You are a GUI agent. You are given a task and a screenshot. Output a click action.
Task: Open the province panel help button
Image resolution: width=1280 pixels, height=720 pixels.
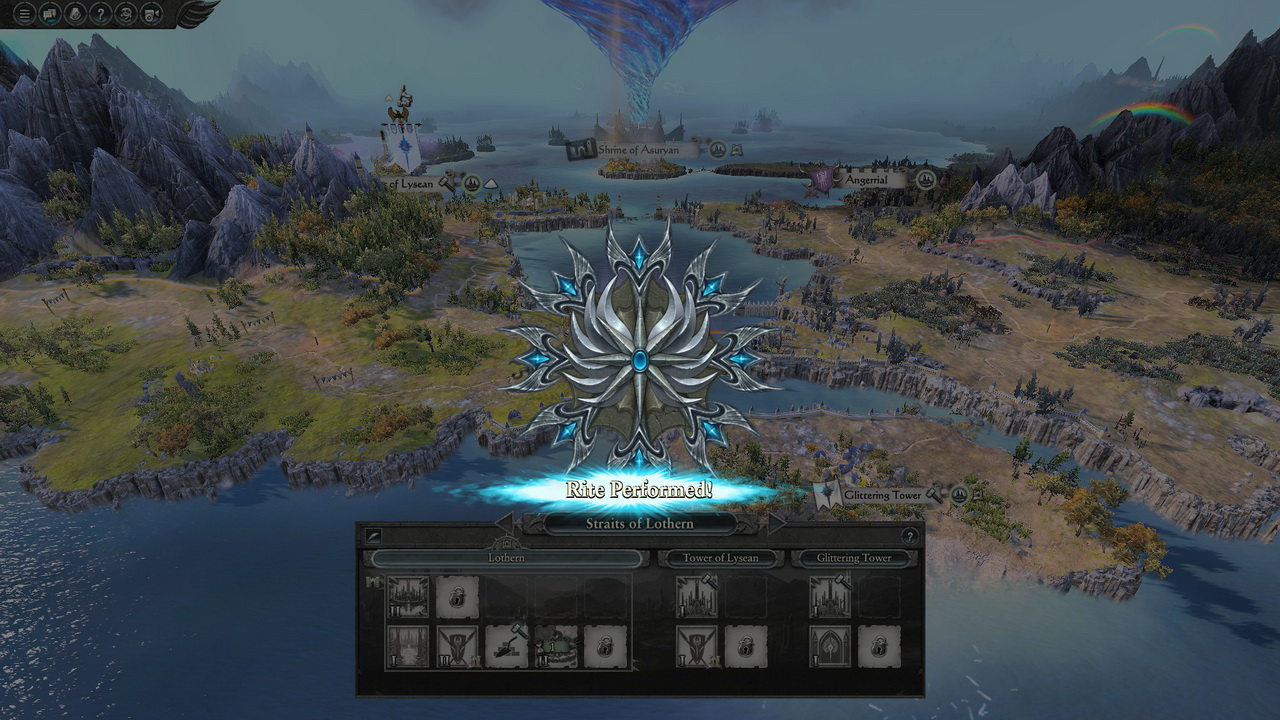pos(909,536)
